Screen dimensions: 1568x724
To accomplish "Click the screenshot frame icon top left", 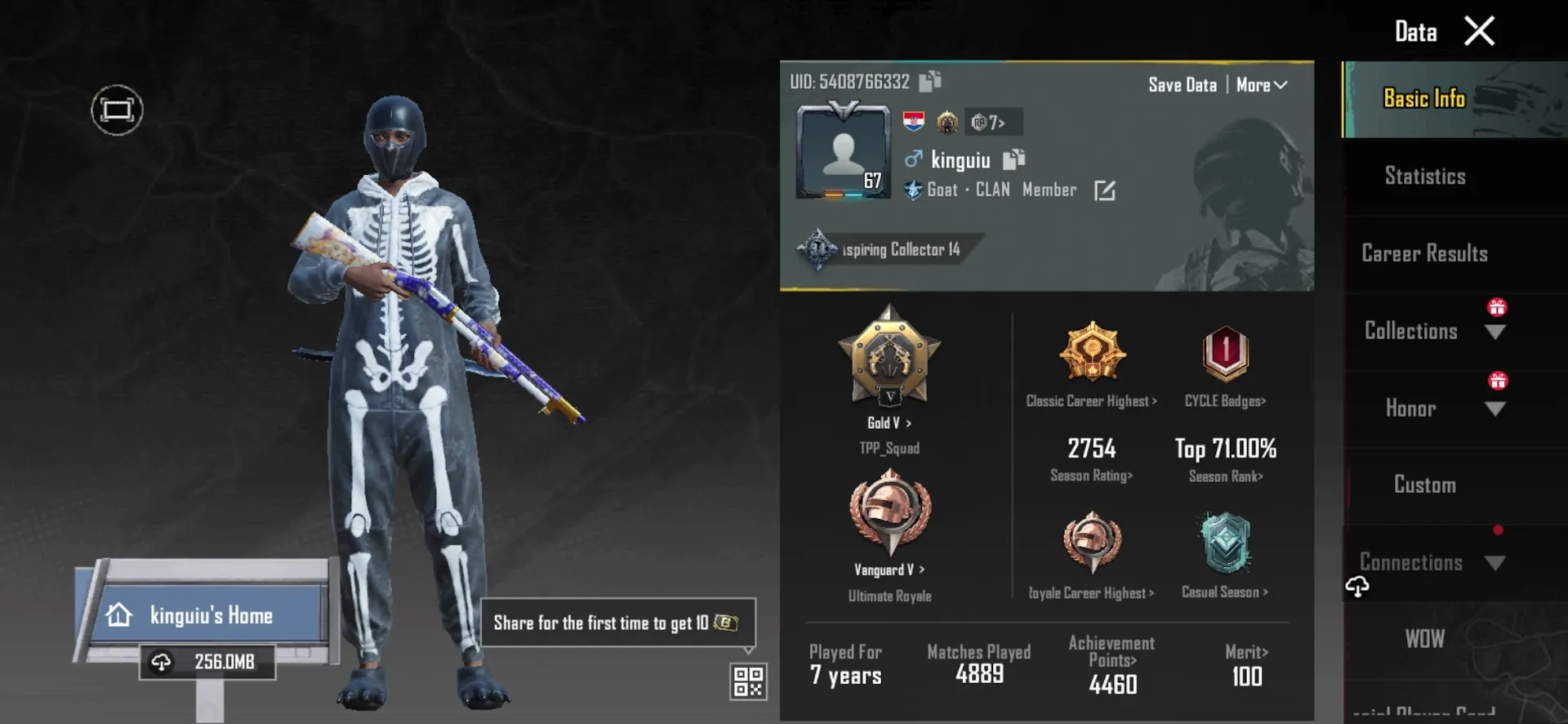I will point(116,109).
